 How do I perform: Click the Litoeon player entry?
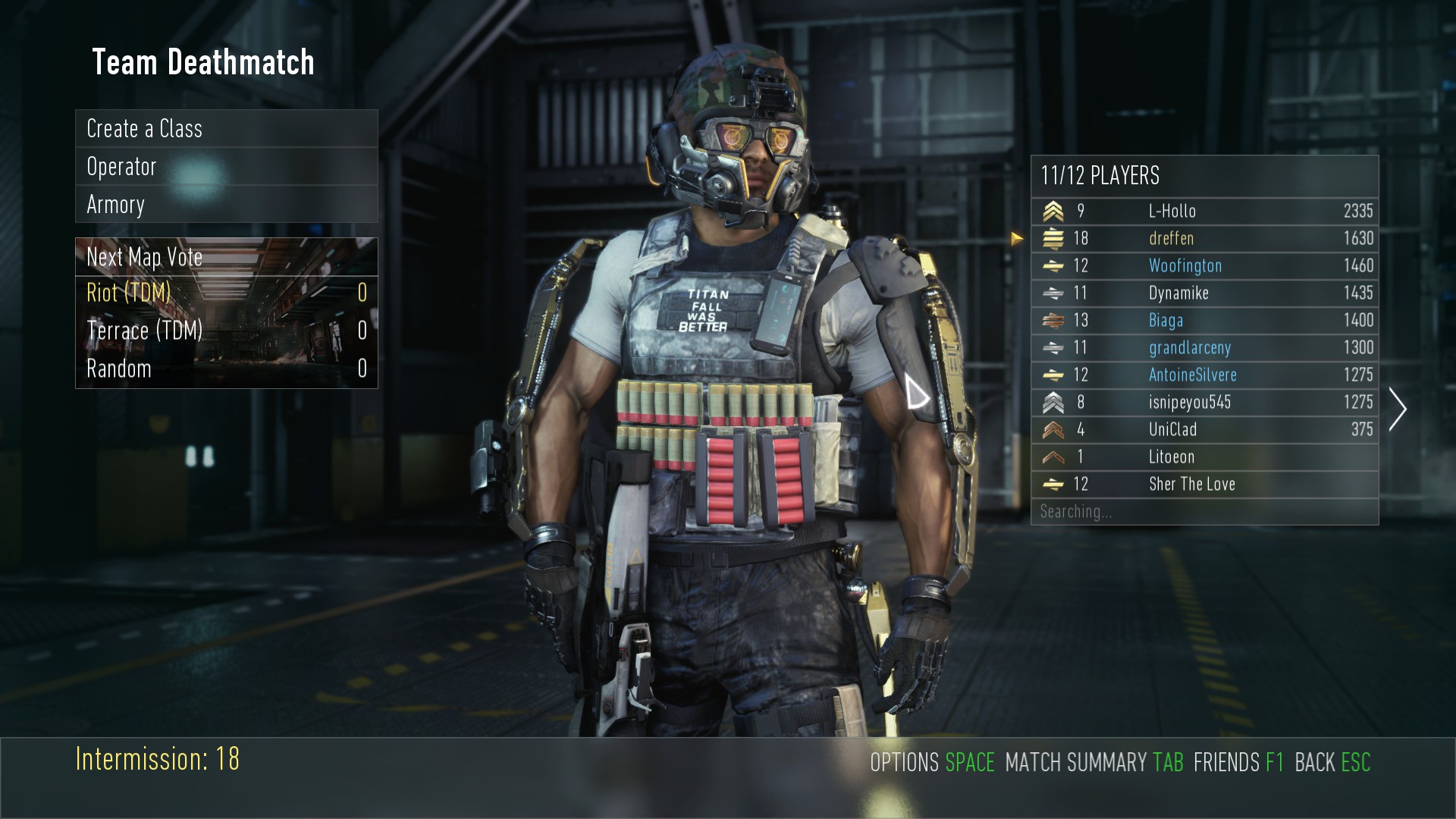click(x=1204, y=457)
